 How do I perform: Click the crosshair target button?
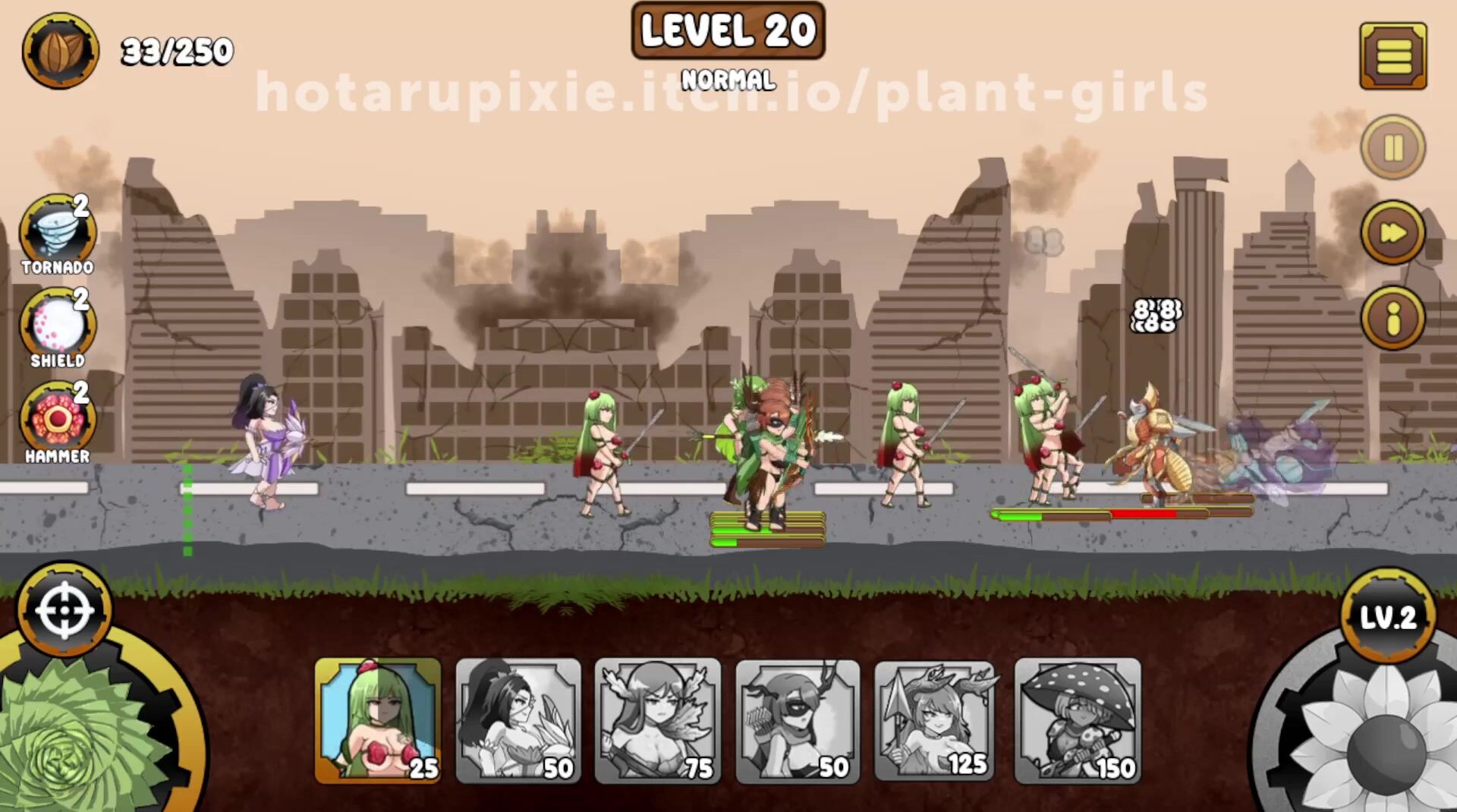click(65, 611)
